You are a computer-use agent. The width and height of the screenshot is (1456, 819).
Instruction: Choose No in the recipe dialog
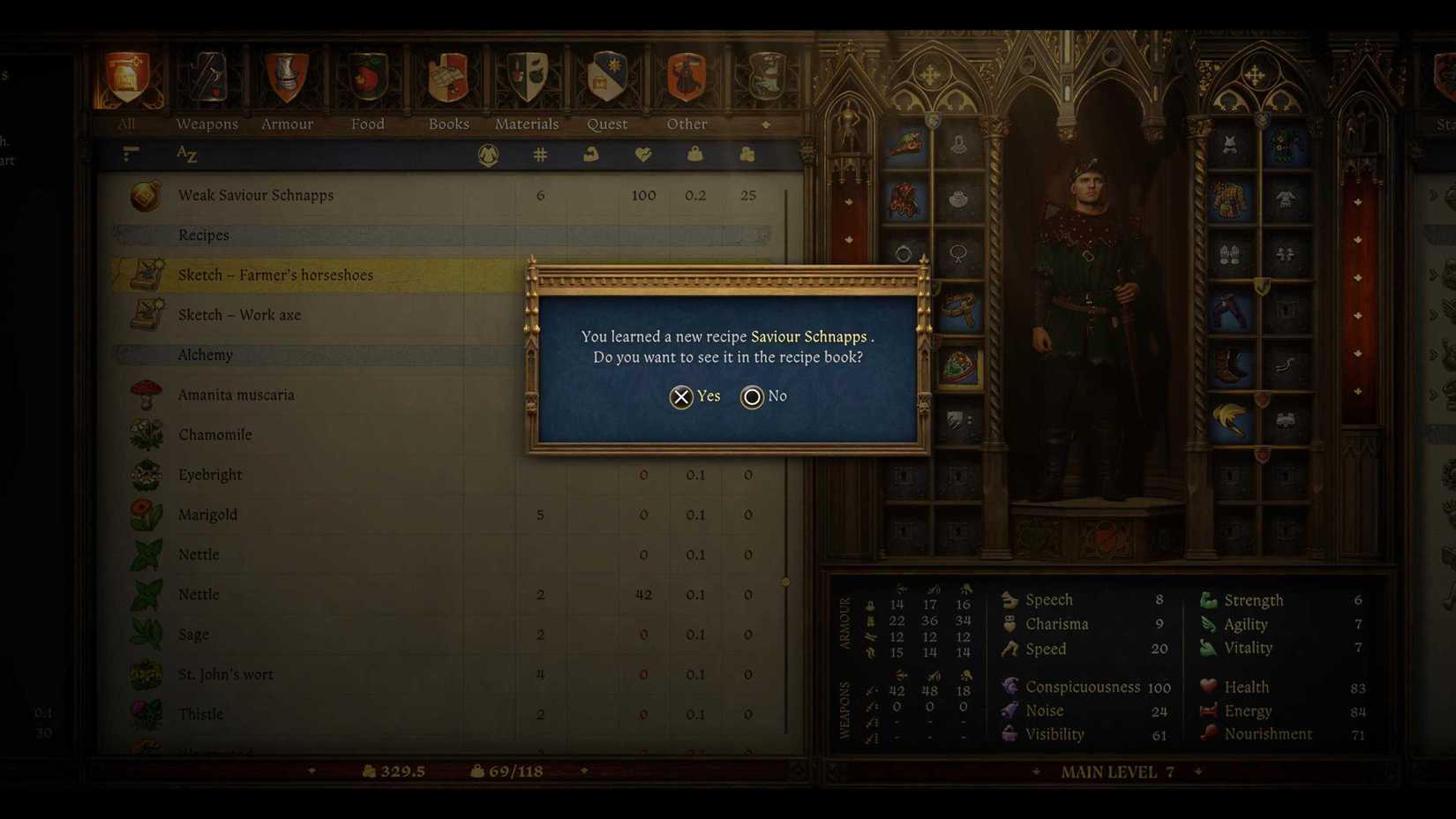764,396
